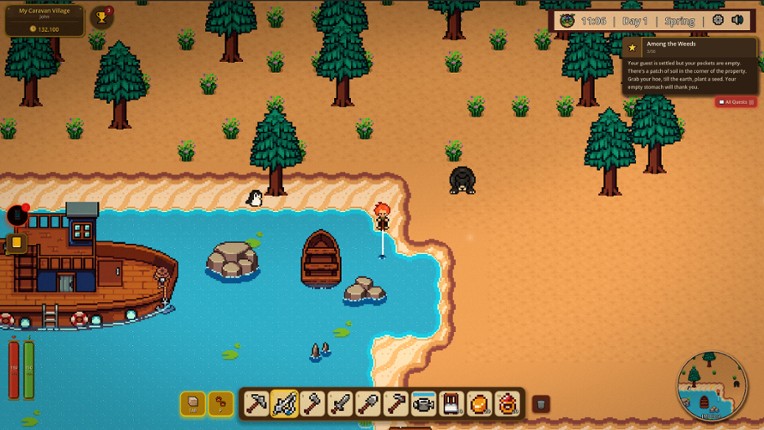Open the All Quests list
The image size is (764, 430).
(x=736, y=102)
